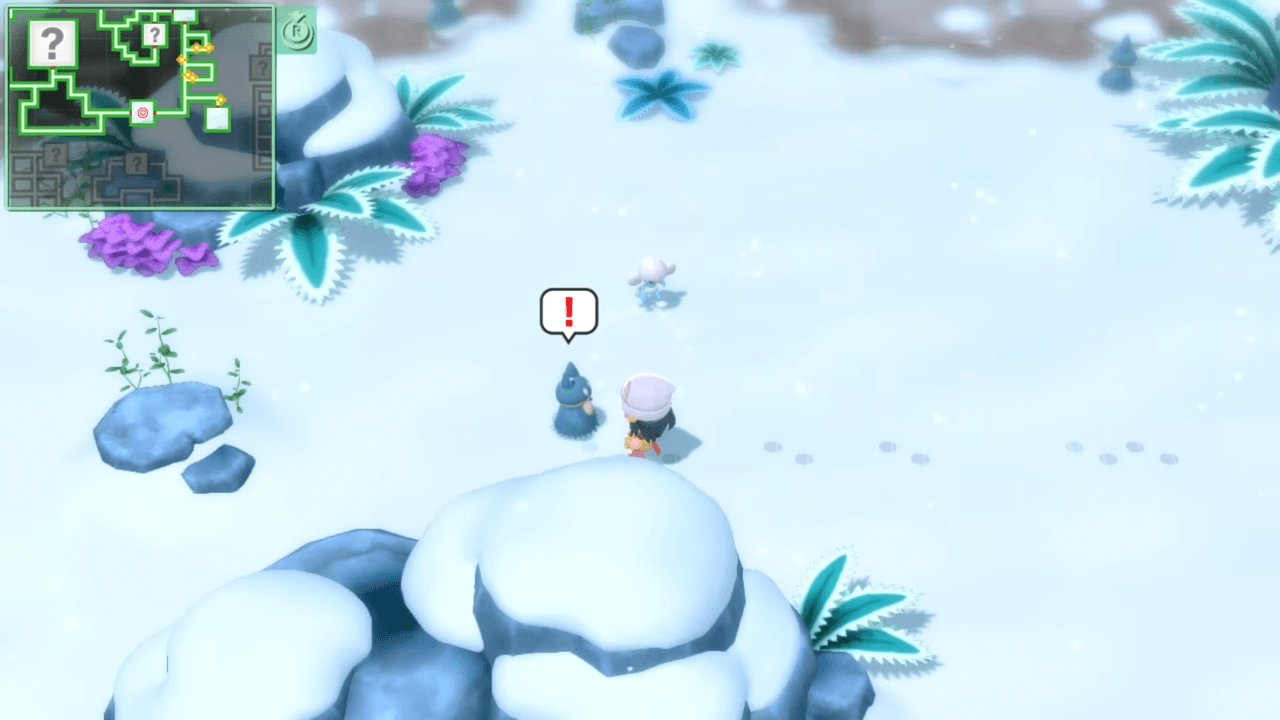Select the large question mark room on minimap

(x=51, y=42)
